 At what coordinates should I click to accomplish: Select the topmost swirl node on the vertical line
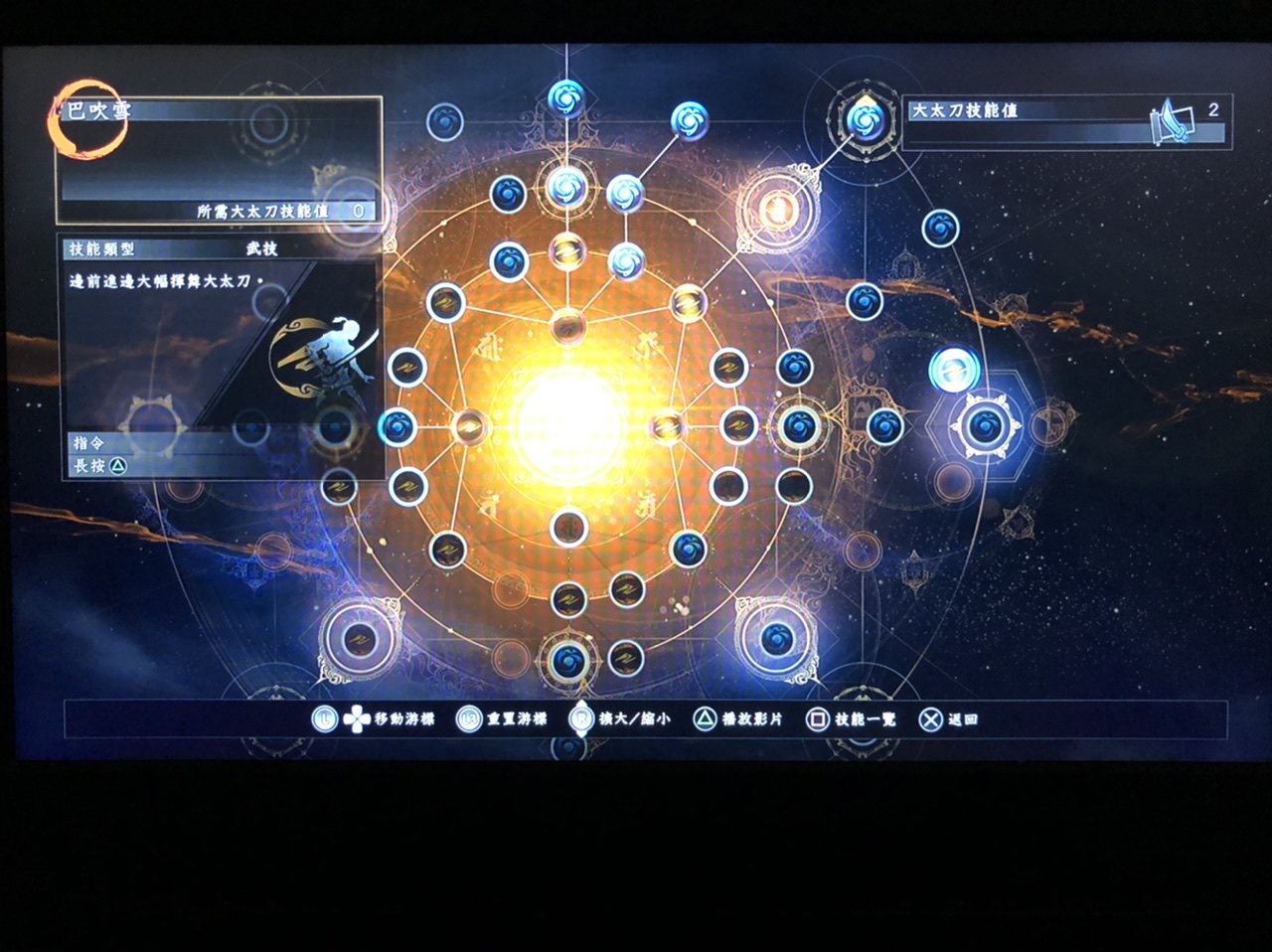click(567, 97)
